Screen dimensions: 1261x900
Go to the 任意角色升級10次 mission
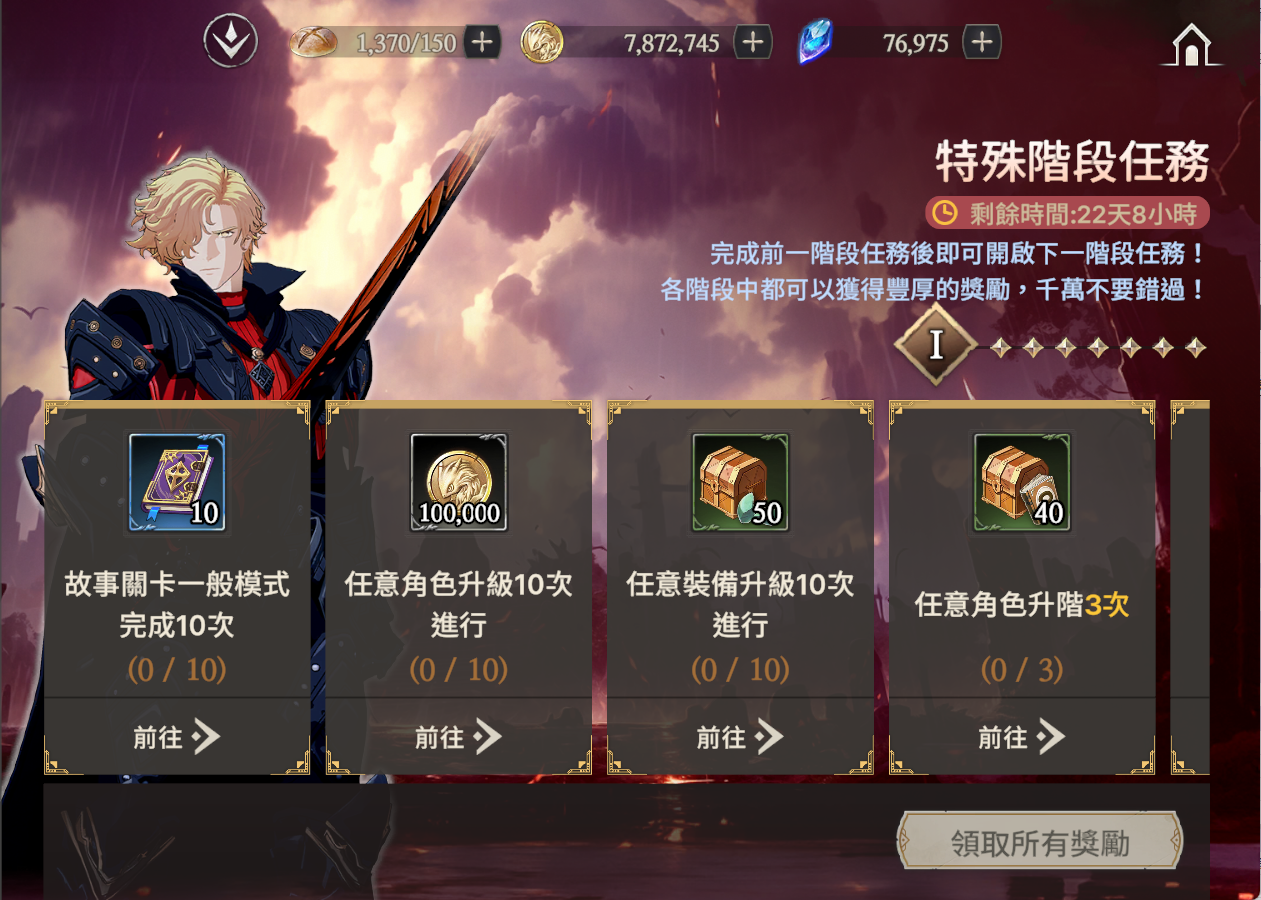459,738
